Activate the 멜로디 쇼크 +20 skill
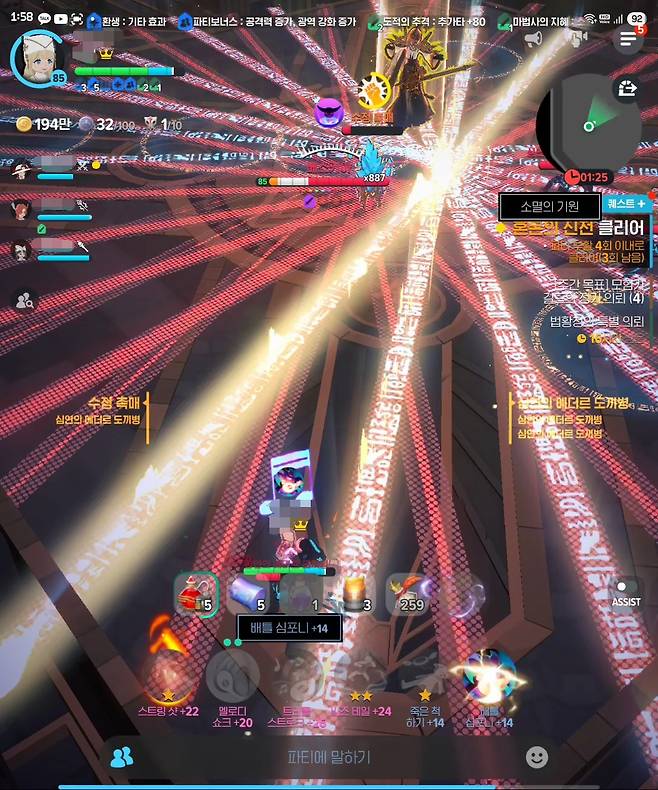Image resolution: width=658 pixels, height=790 pixels. [x=233, y=676]
